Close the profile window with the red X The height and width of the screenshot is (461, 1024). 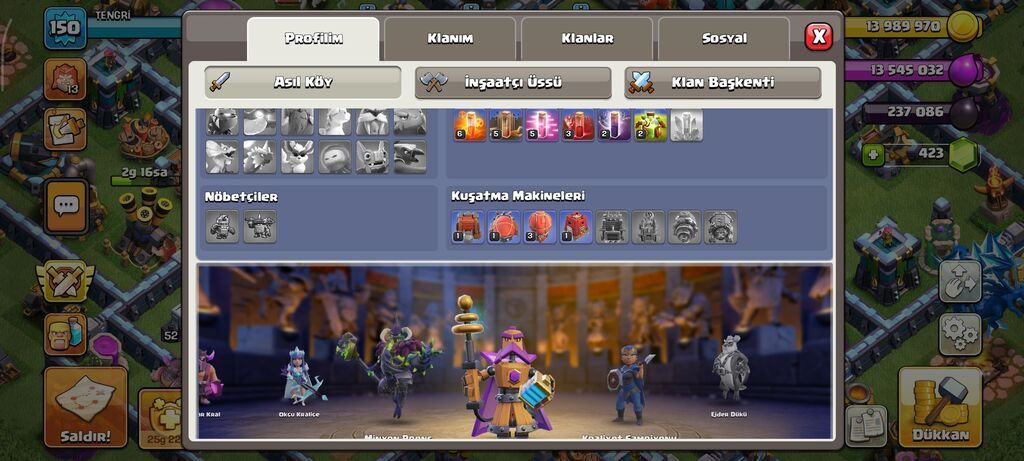[818, 37]
